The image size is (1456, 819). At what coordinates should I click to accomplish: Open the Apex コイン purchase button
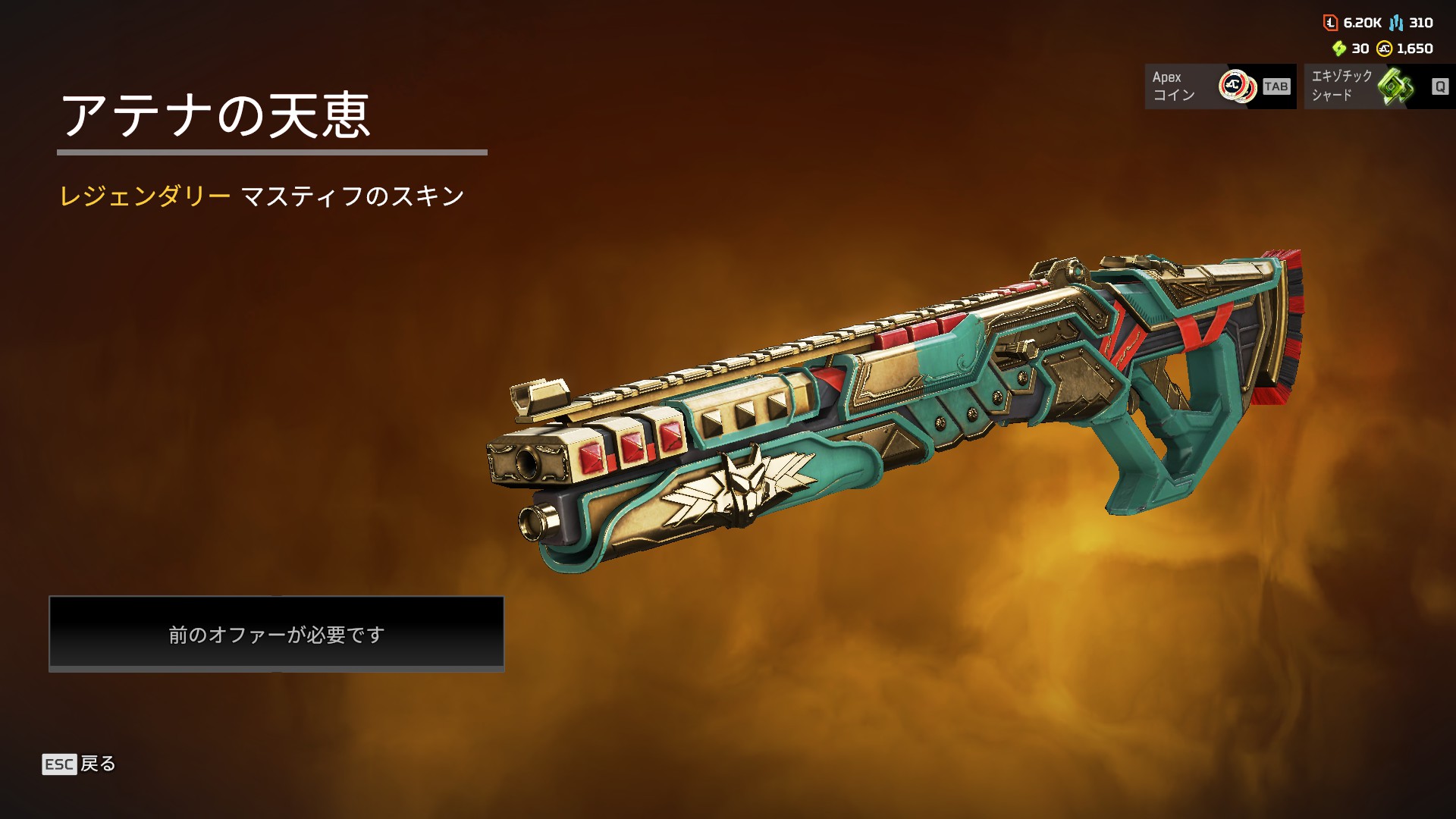click(1219, 86)
